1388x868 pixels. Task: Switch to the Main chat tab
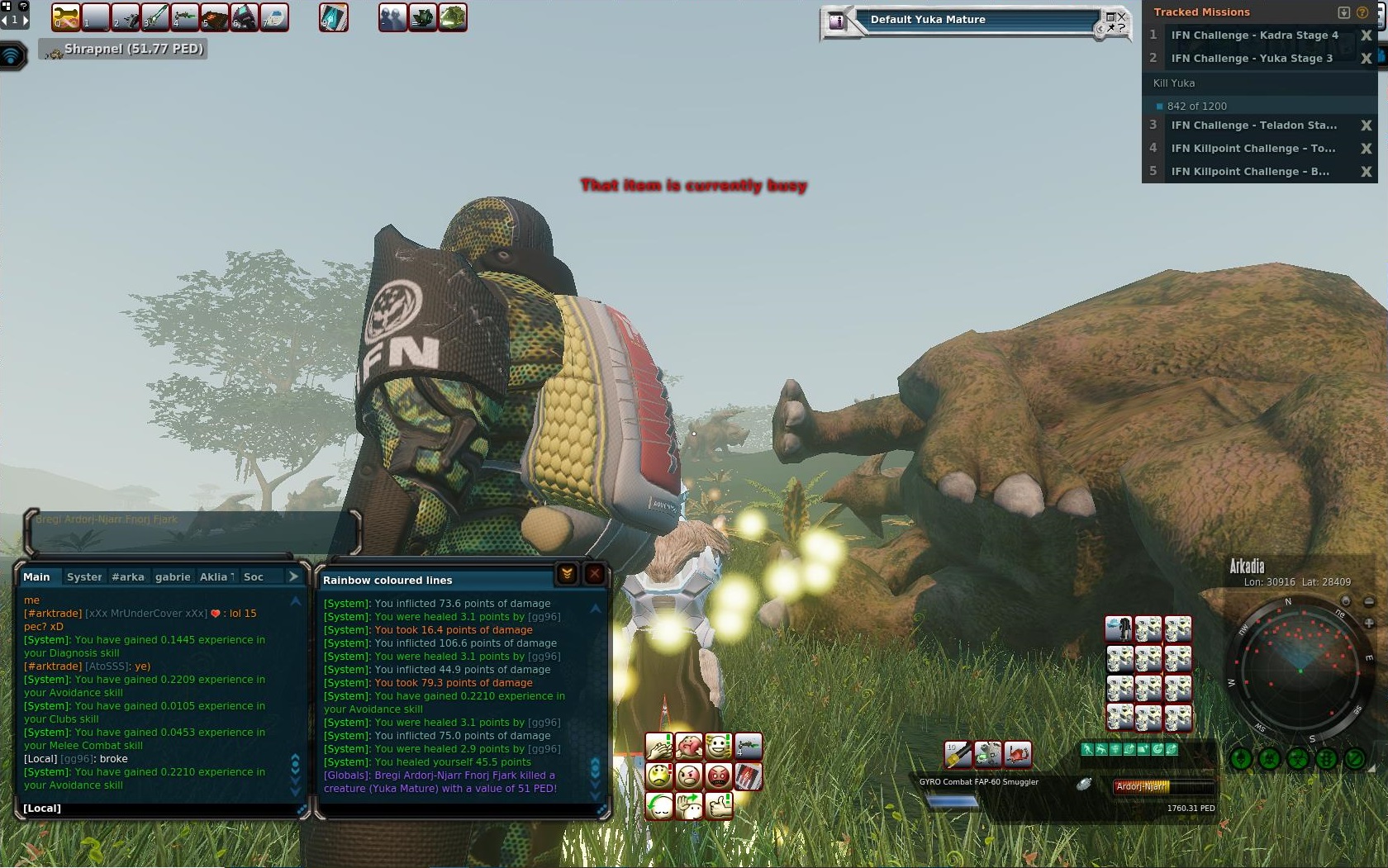click(x=36, y=577)
